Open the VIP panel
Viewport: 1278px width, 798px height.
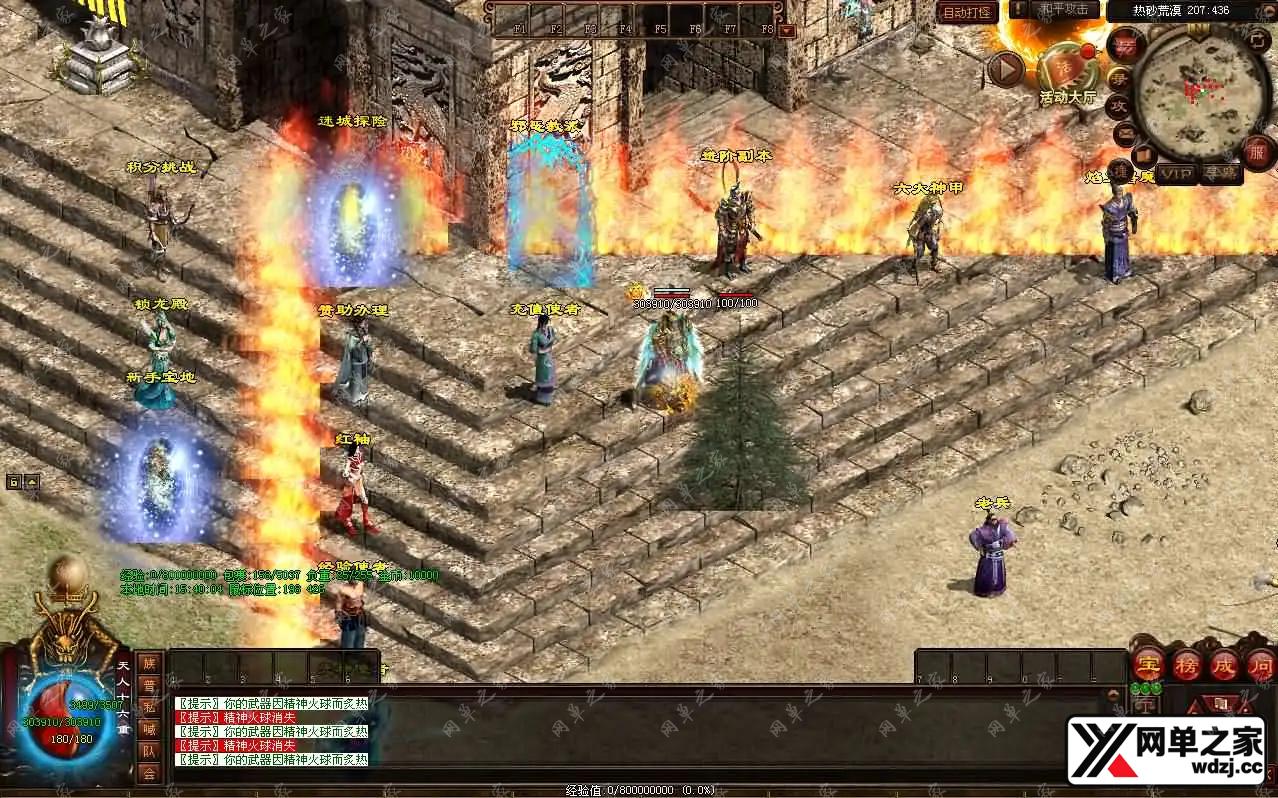[1177, 174]
